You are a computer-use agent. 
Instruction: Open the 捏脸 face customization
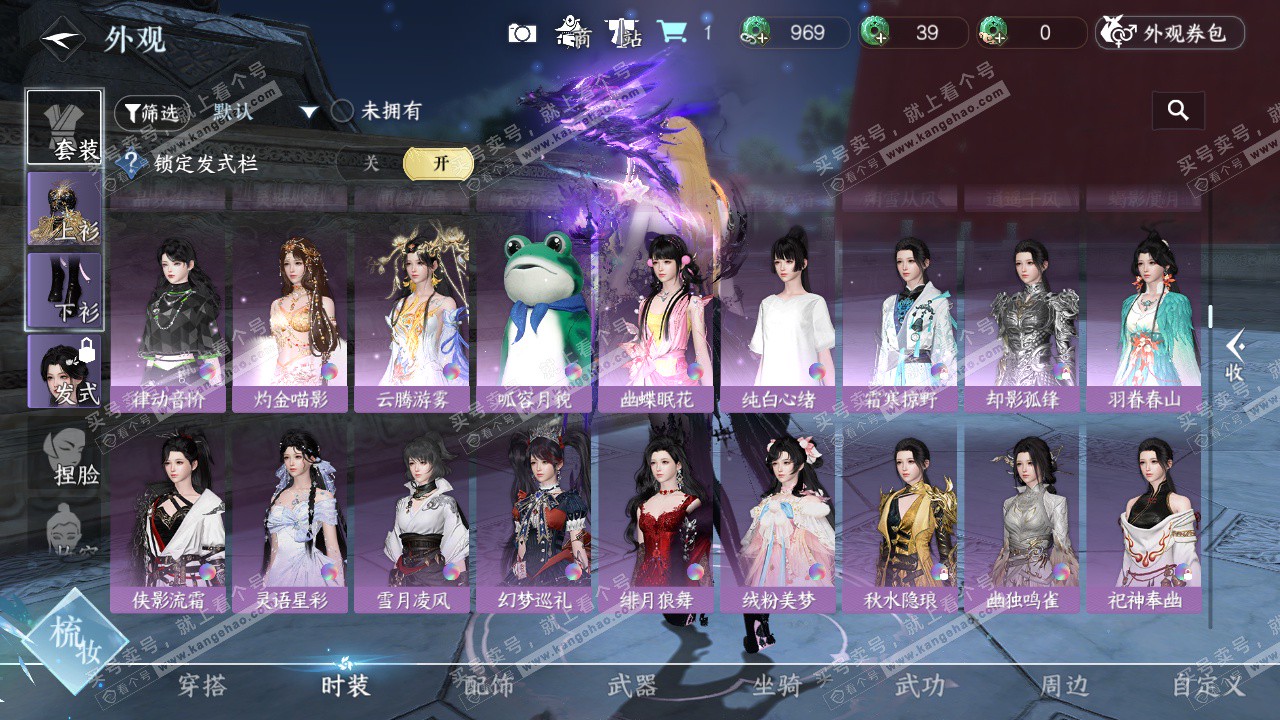click(66, 455)
